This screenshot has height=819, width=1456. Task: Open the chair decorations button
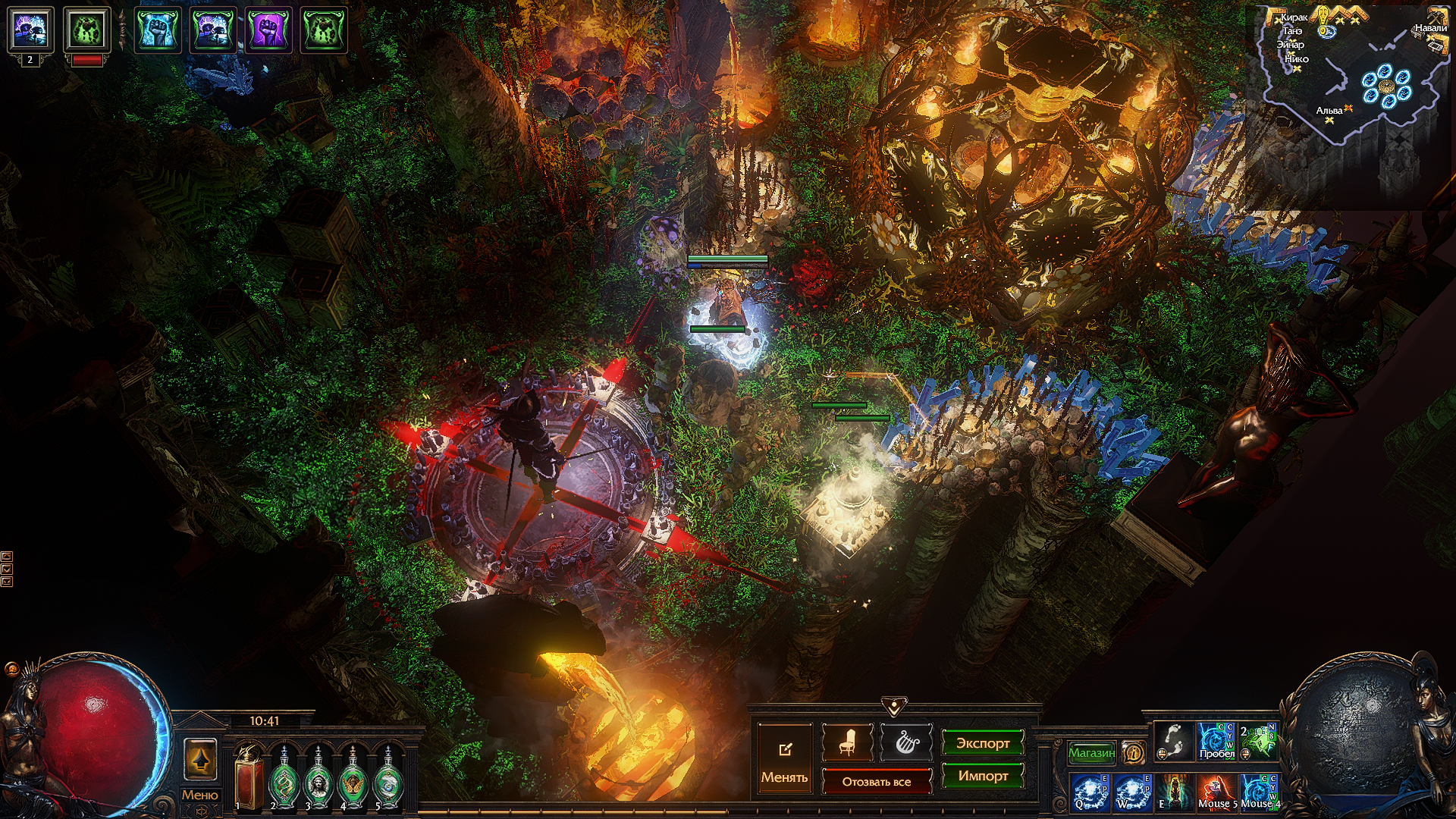click(847, 743)
